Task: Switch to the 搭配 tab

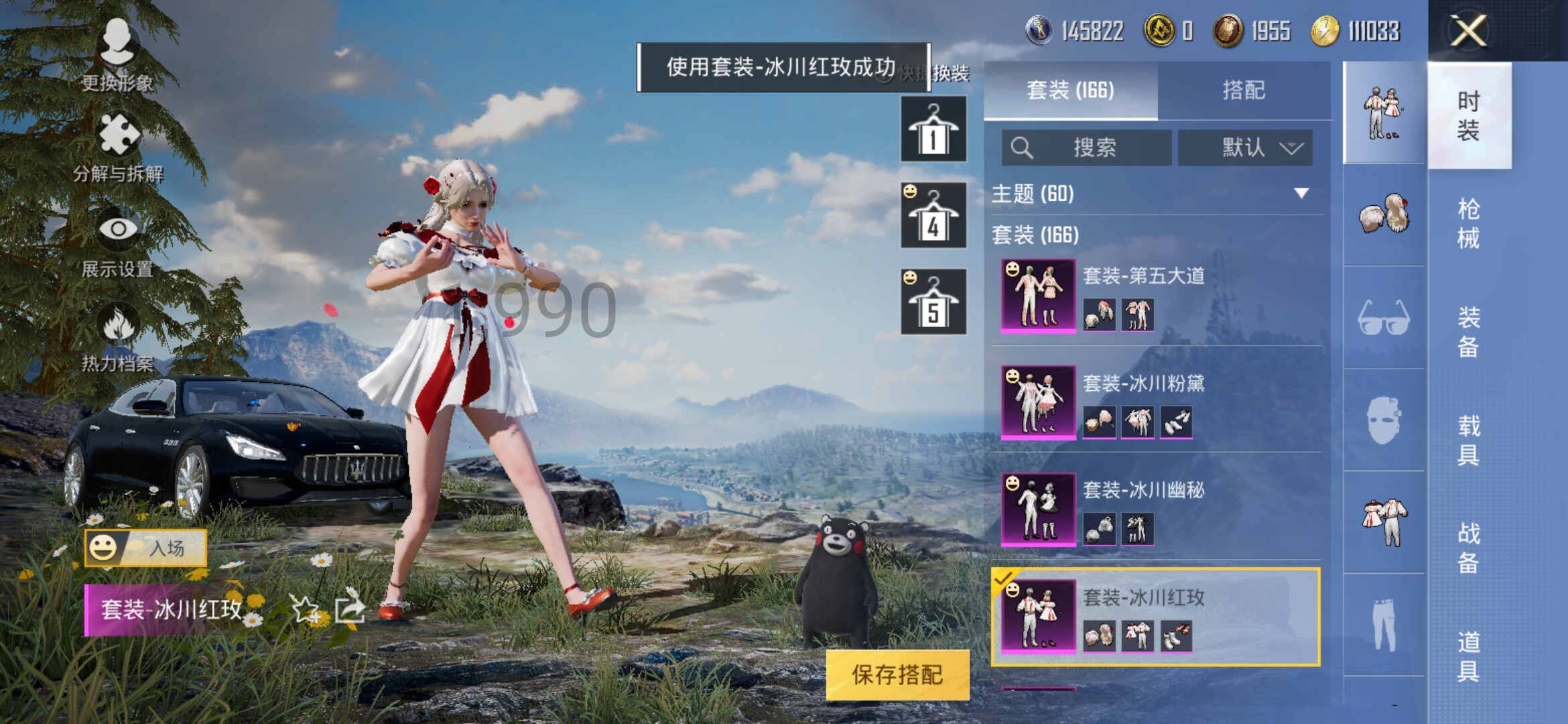Action: [x=1243, y=90]
